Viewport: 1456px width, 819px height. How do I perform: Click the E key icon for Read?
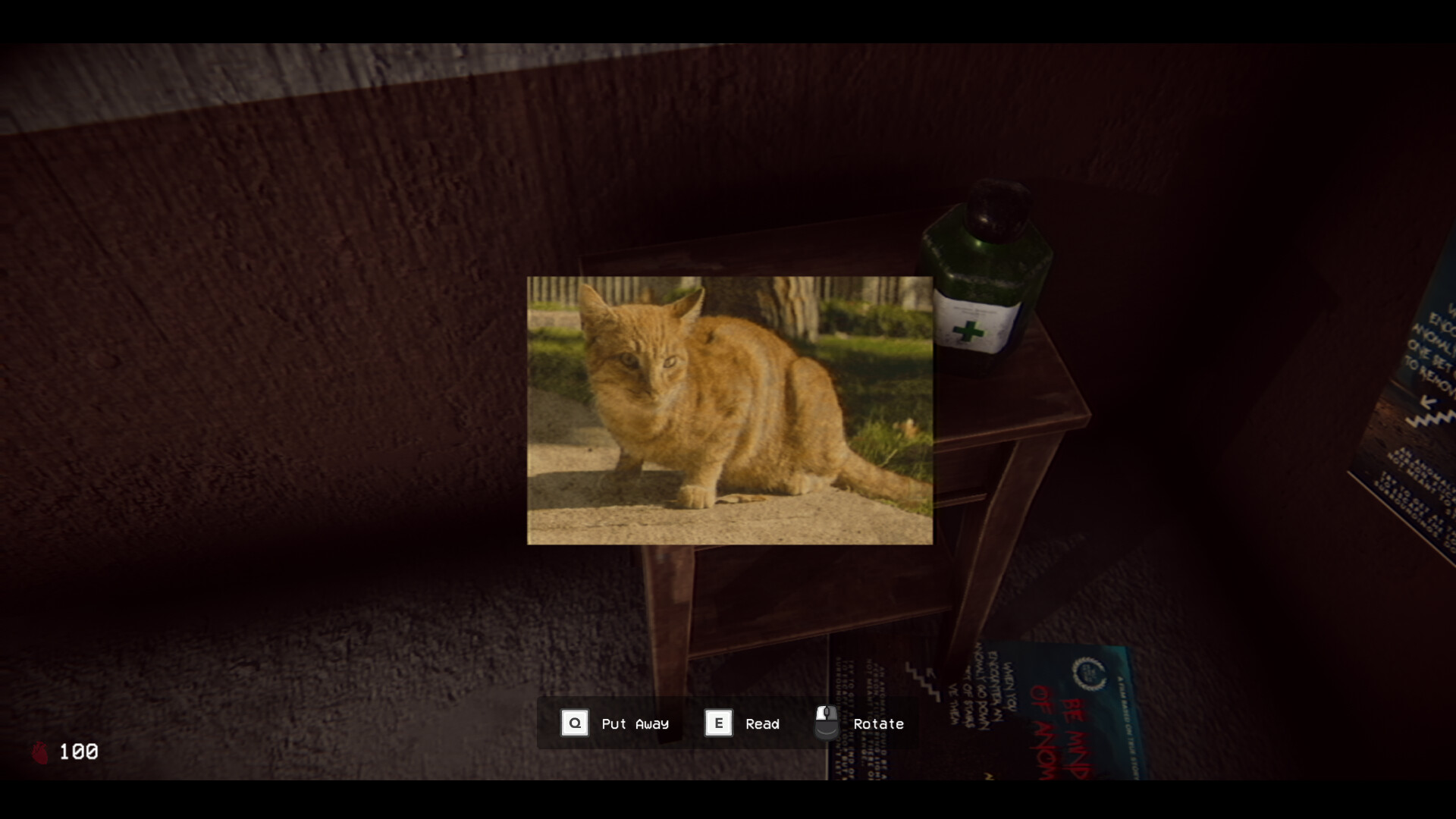(717, 723)
